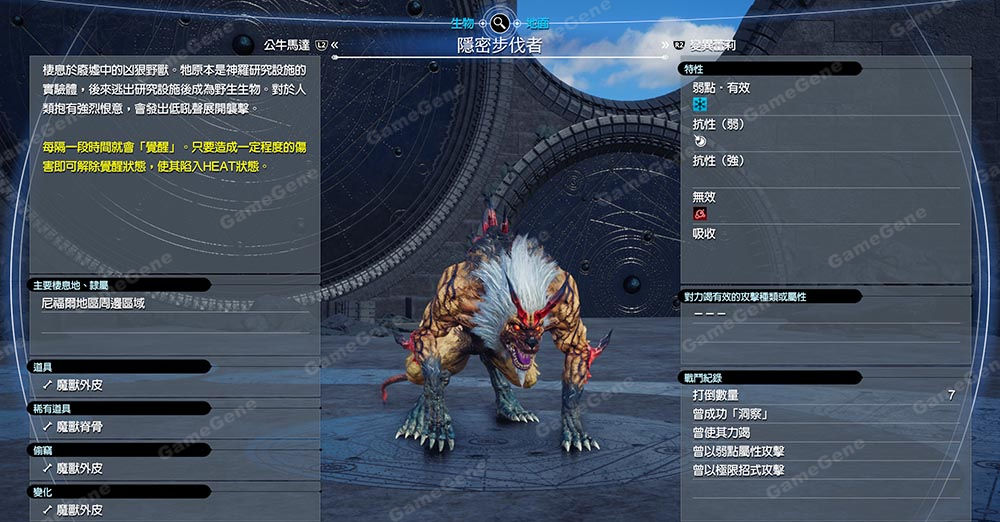This screenshot has width=1000, height=522.
Task: Select 魔獸脊骨 under the 稀有道具 section
Action: pos(79,426)
